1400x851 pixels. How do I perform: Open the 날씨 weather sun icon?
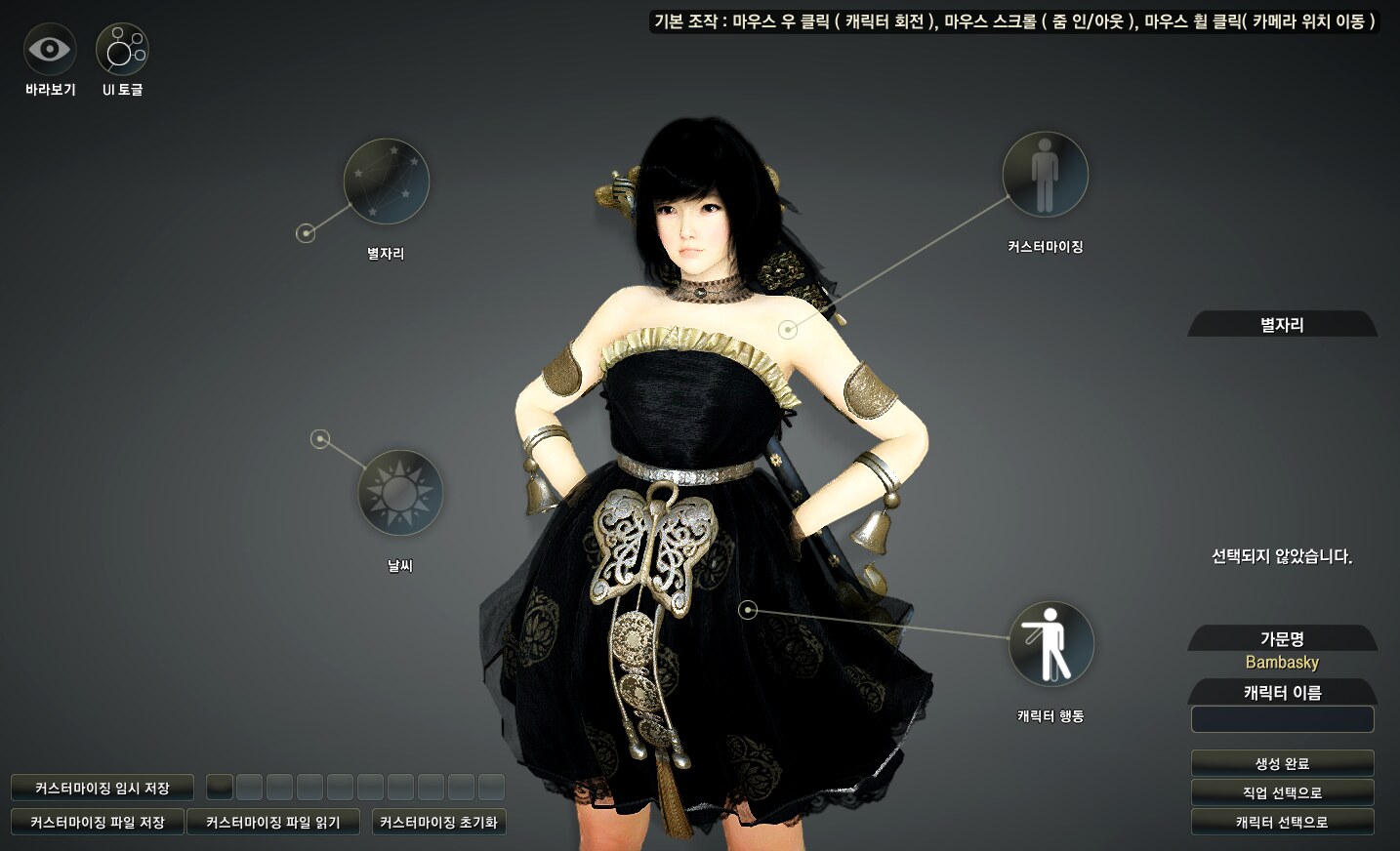[400, 492]
